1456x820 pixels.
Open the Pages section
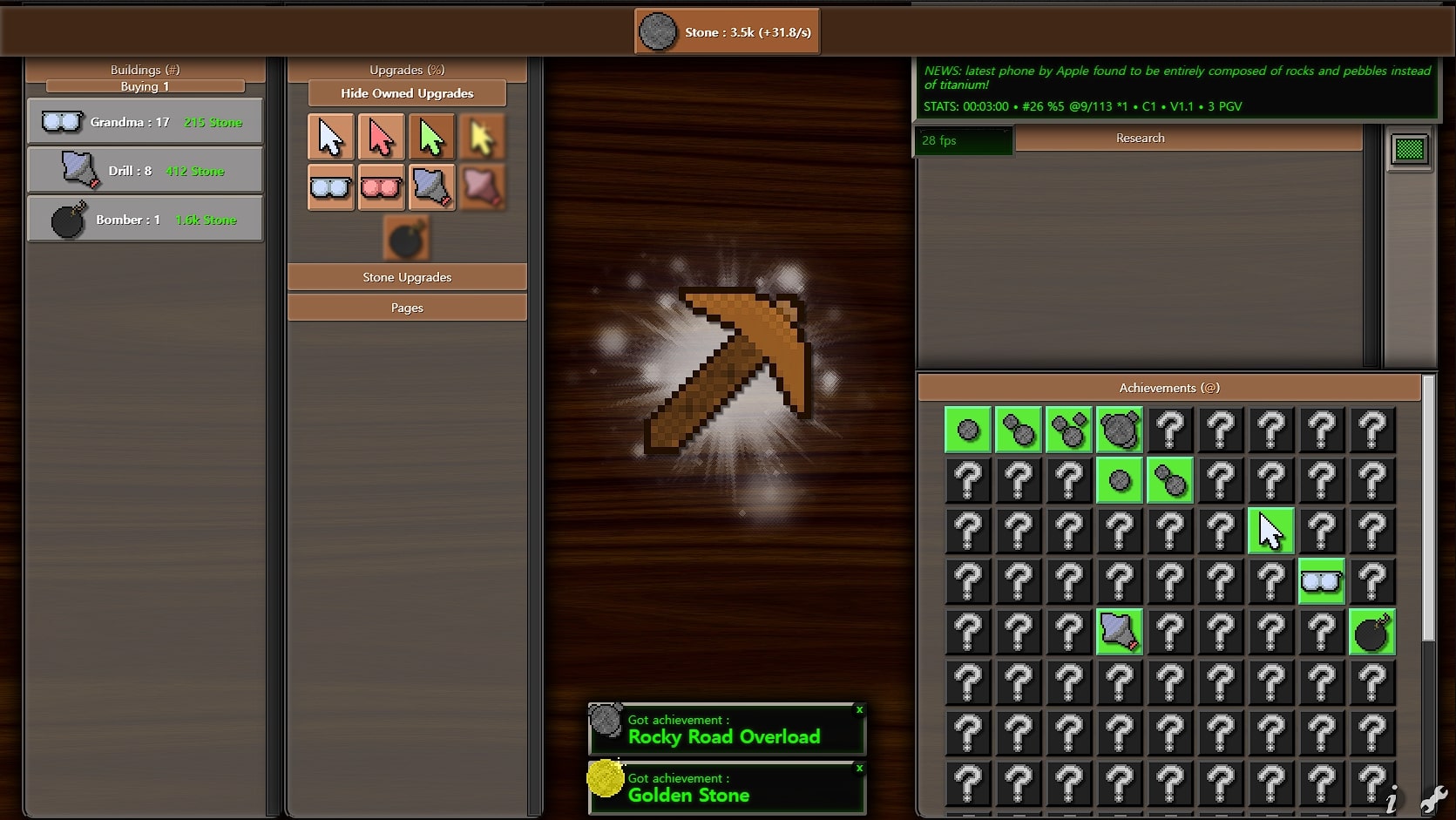tap(407, 308)
